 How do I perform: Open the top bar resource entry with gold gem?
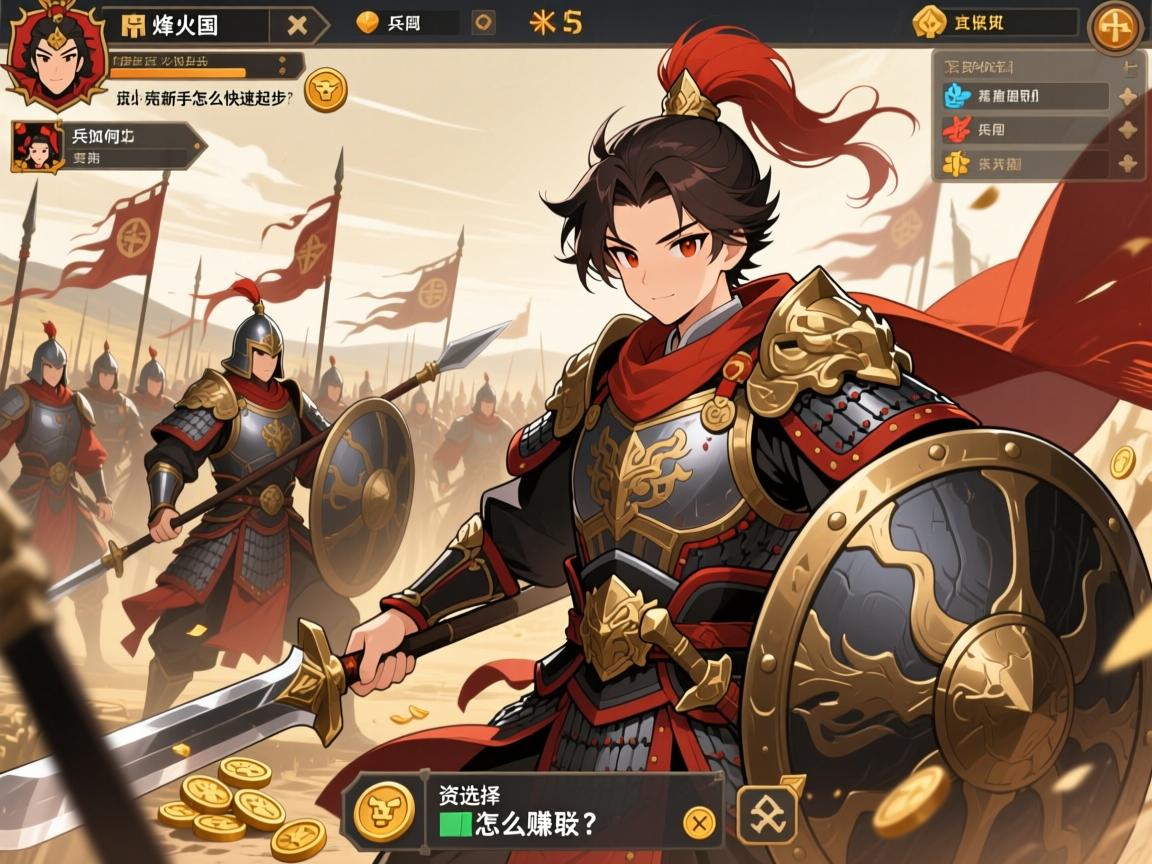(405, 23)
